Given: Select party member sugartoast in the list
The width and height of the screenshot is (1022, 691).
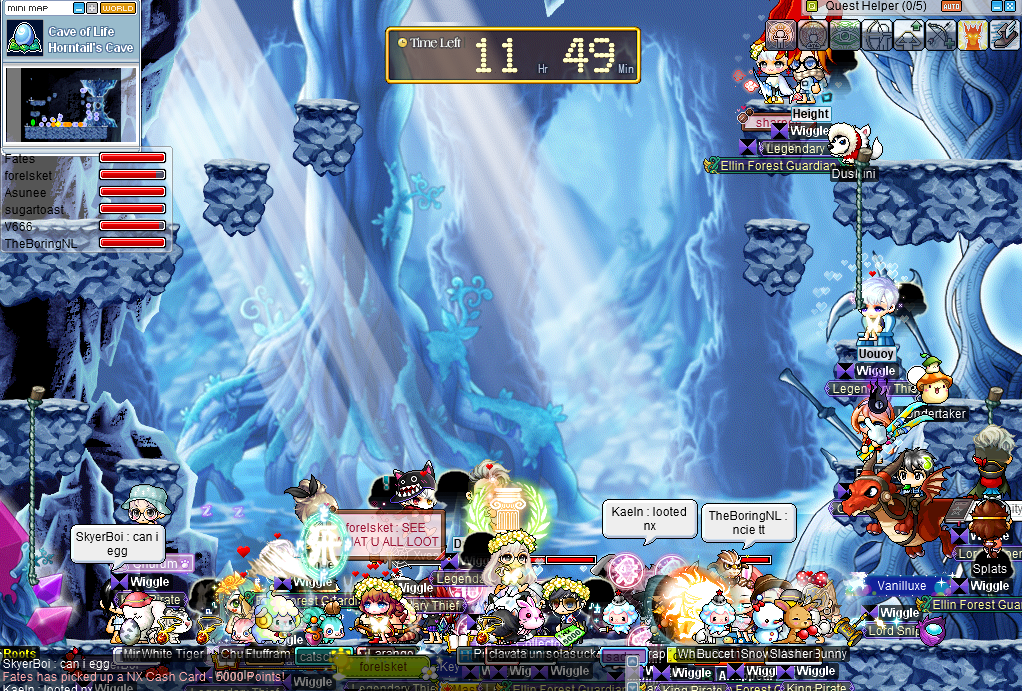Looking at the screenshot, I should 33,209.
